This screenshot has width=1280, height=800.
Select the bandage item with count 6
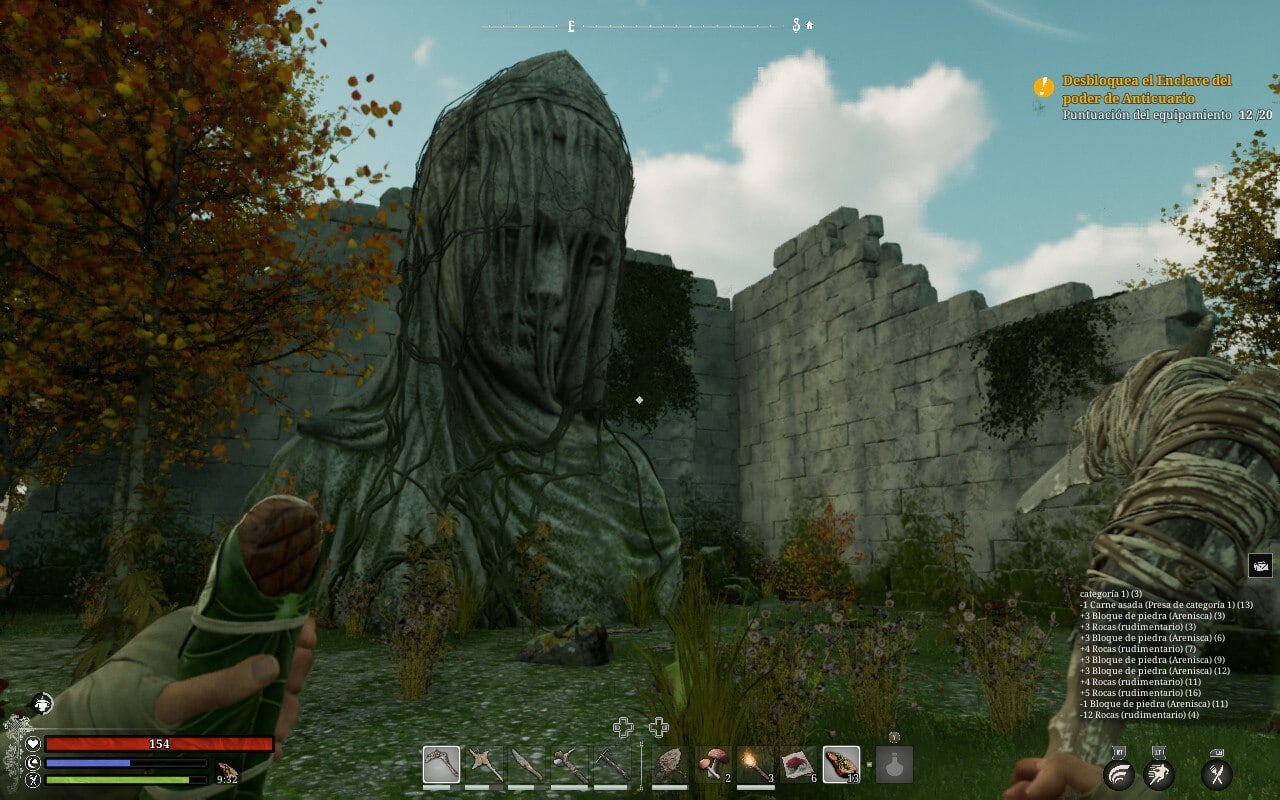coord(798,765)
